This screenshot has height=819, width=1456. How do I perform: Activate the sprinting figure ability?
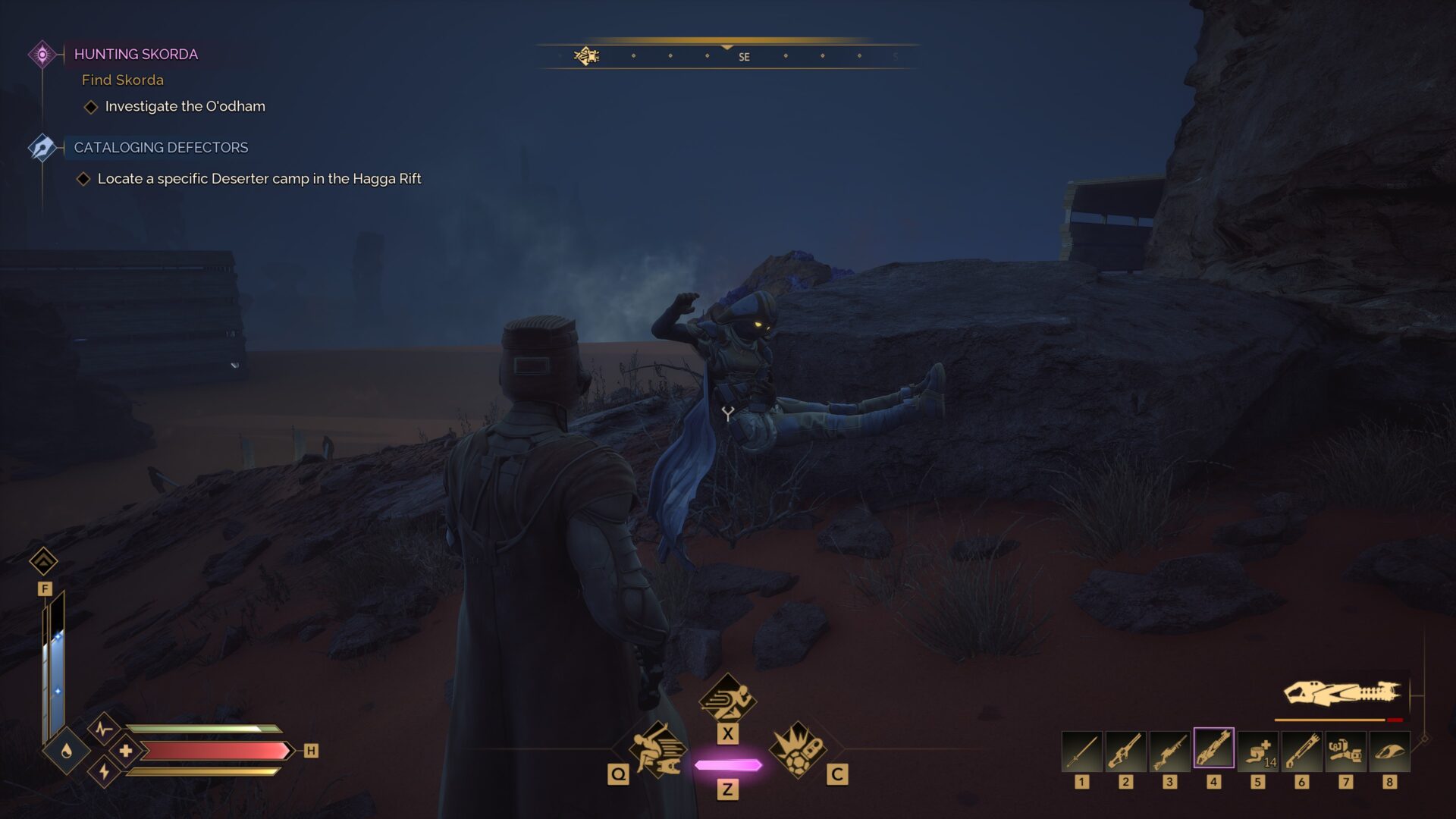pyautogui.click(x=727, y=699)
